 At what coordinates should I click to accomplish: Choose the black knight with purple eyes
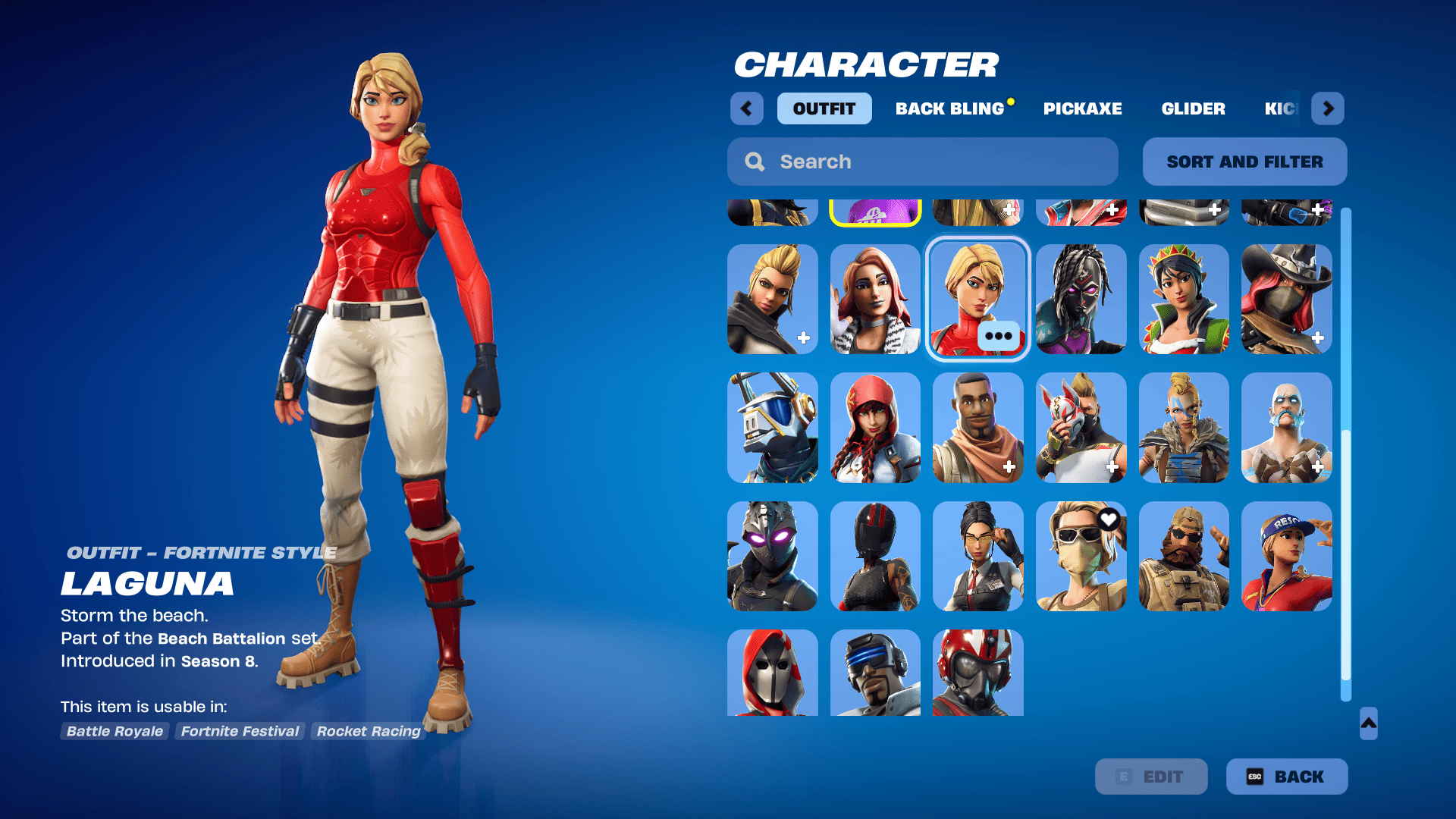pos(772,556)
